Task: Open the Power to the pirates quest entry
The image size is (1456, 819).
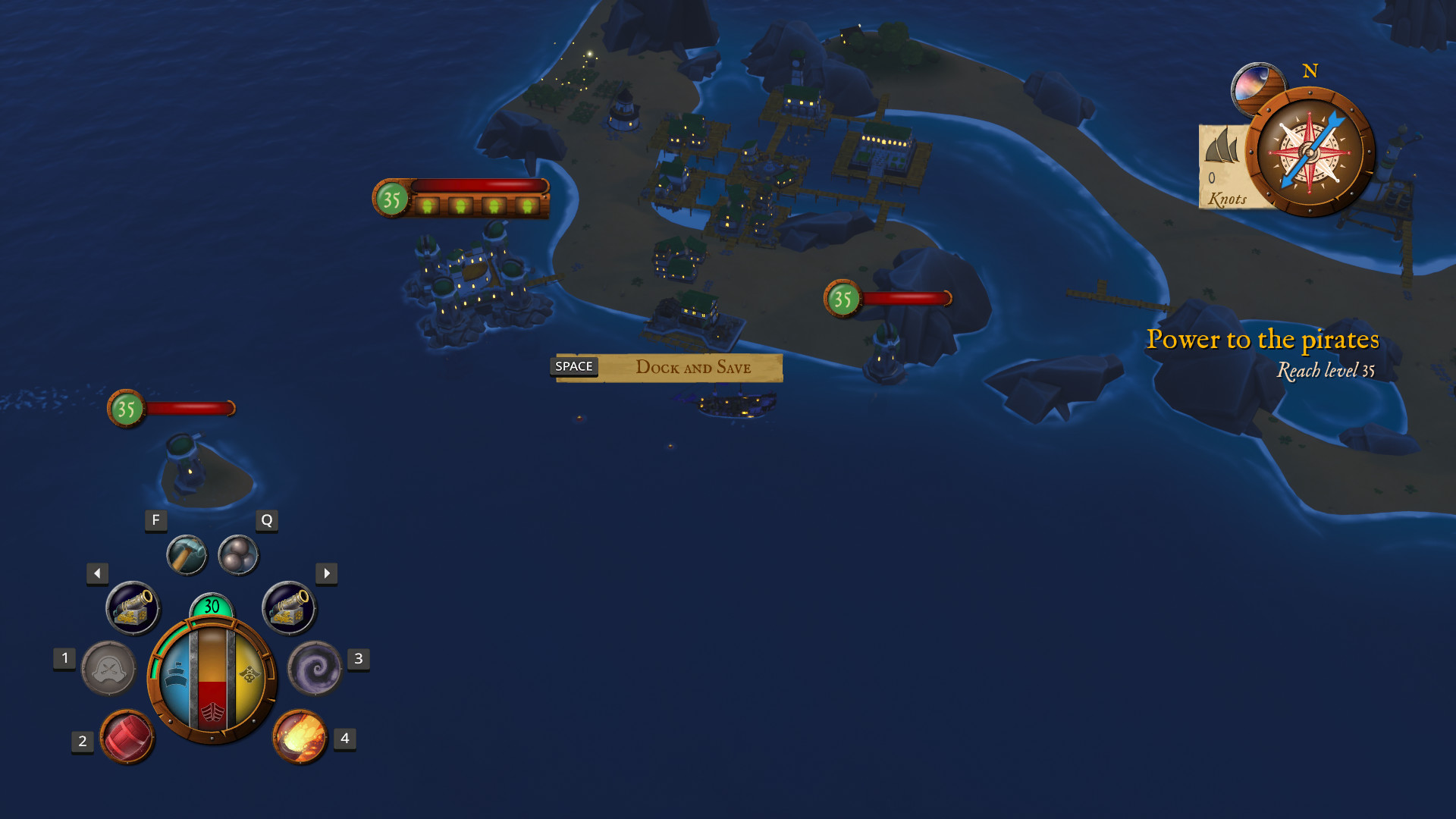Action: [1264, 340]
